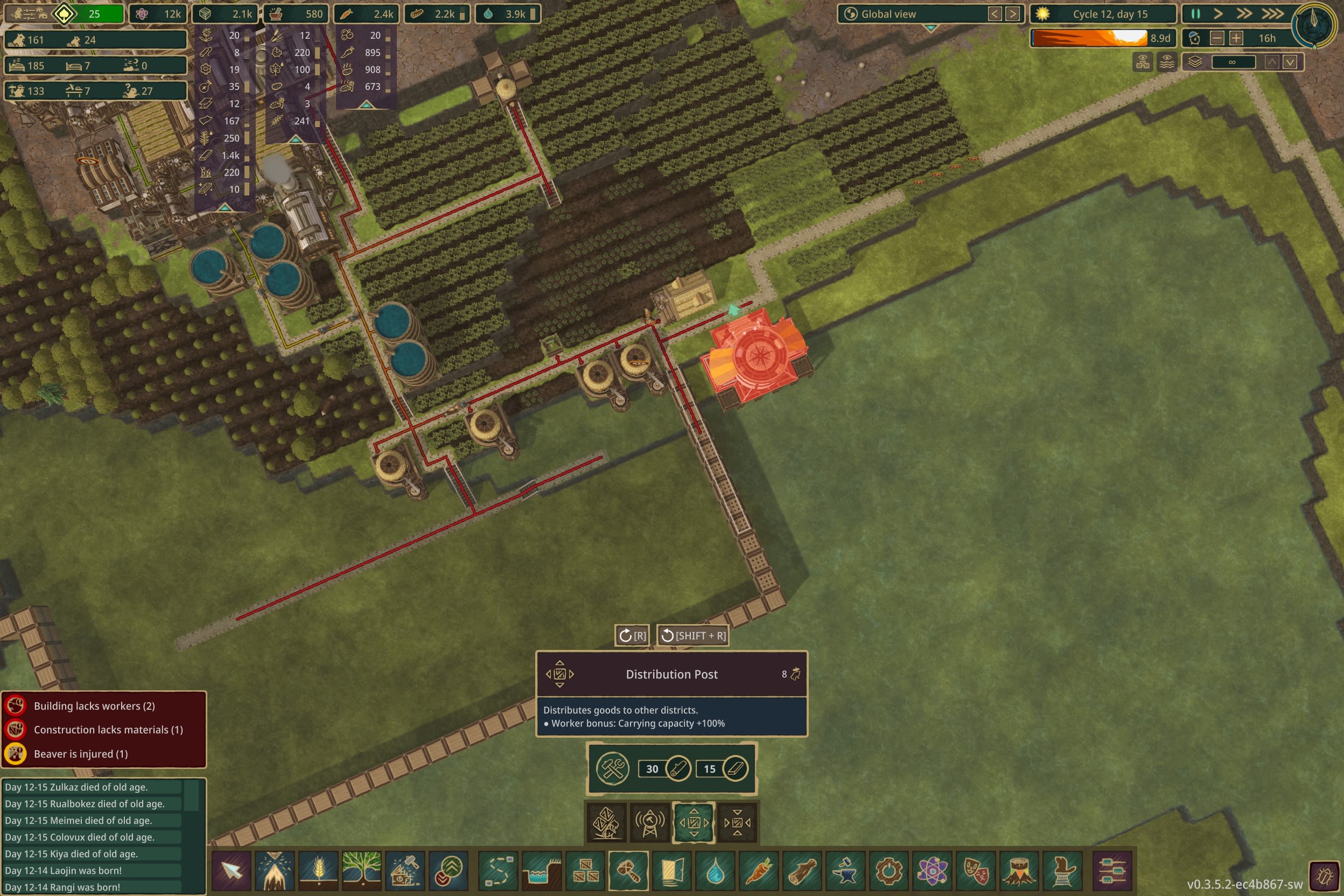The width and height of the screenshot is (1344, 896).
Task: Open the storage crates building category
Action: pos(586,871)
